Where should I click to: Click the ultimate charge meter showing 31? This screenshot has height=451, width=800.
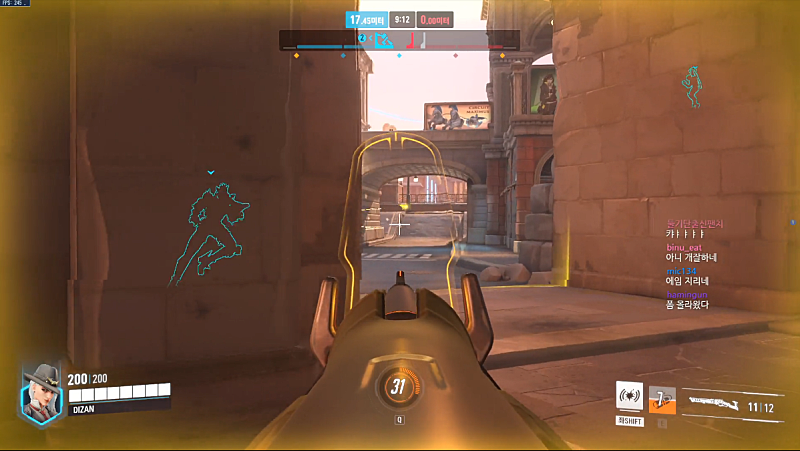[399, 387]
